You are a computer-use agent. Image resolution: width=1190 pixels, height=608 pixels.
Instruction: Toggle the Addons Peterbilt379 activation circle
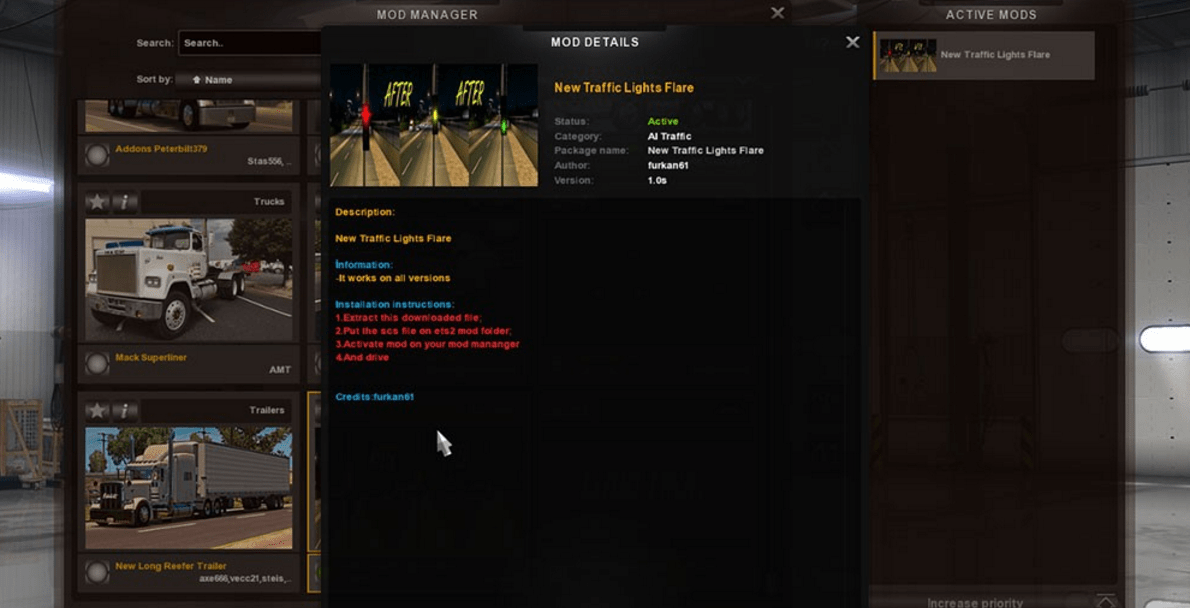coord(97,155)
